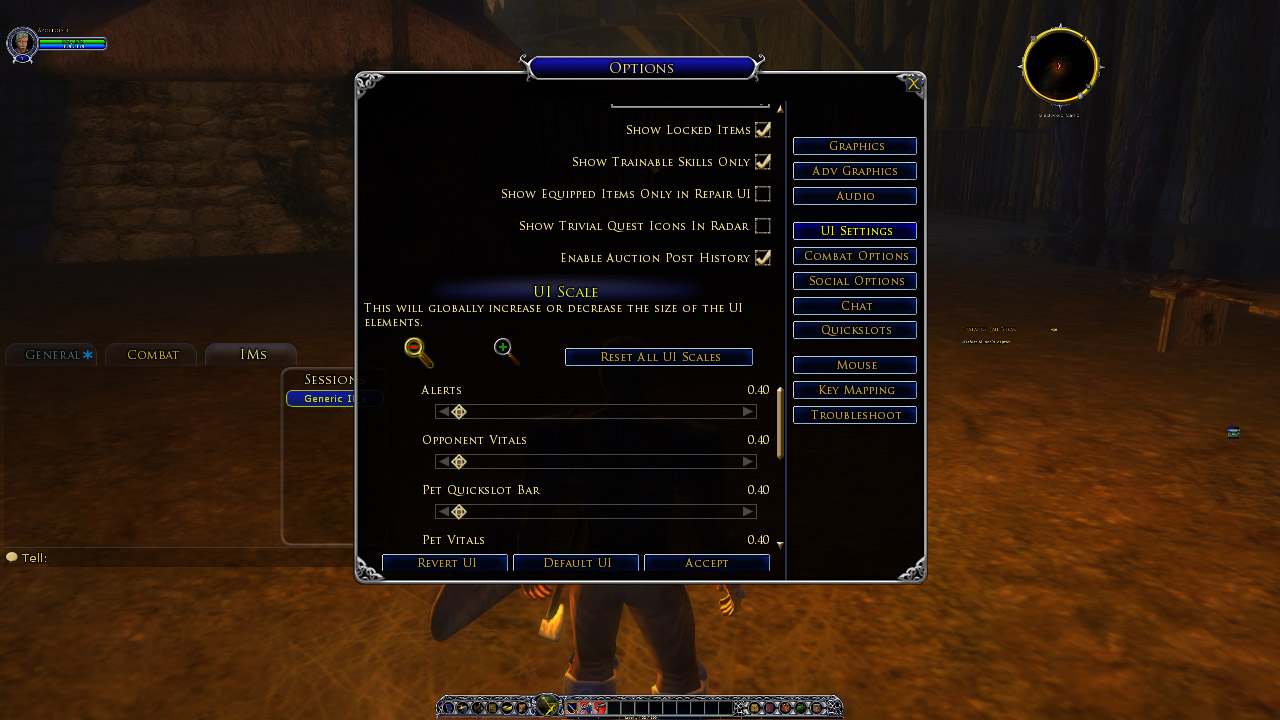Decrease UI scale with minus magnifier
This screenshot has width=1280, height=720.
417,351
